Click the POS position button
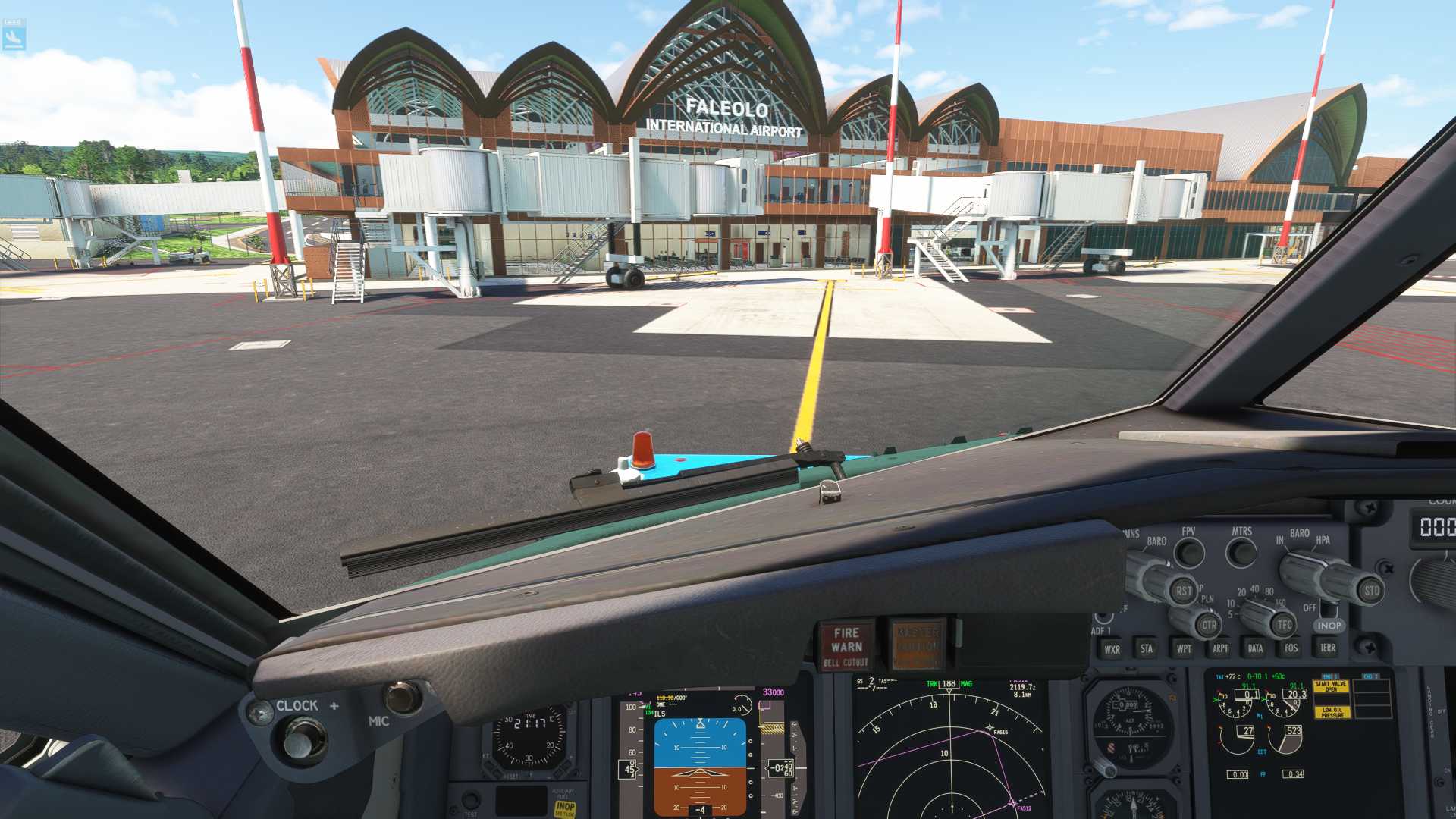Viewport: 1456px width, 819px height. coord(1291,648)
